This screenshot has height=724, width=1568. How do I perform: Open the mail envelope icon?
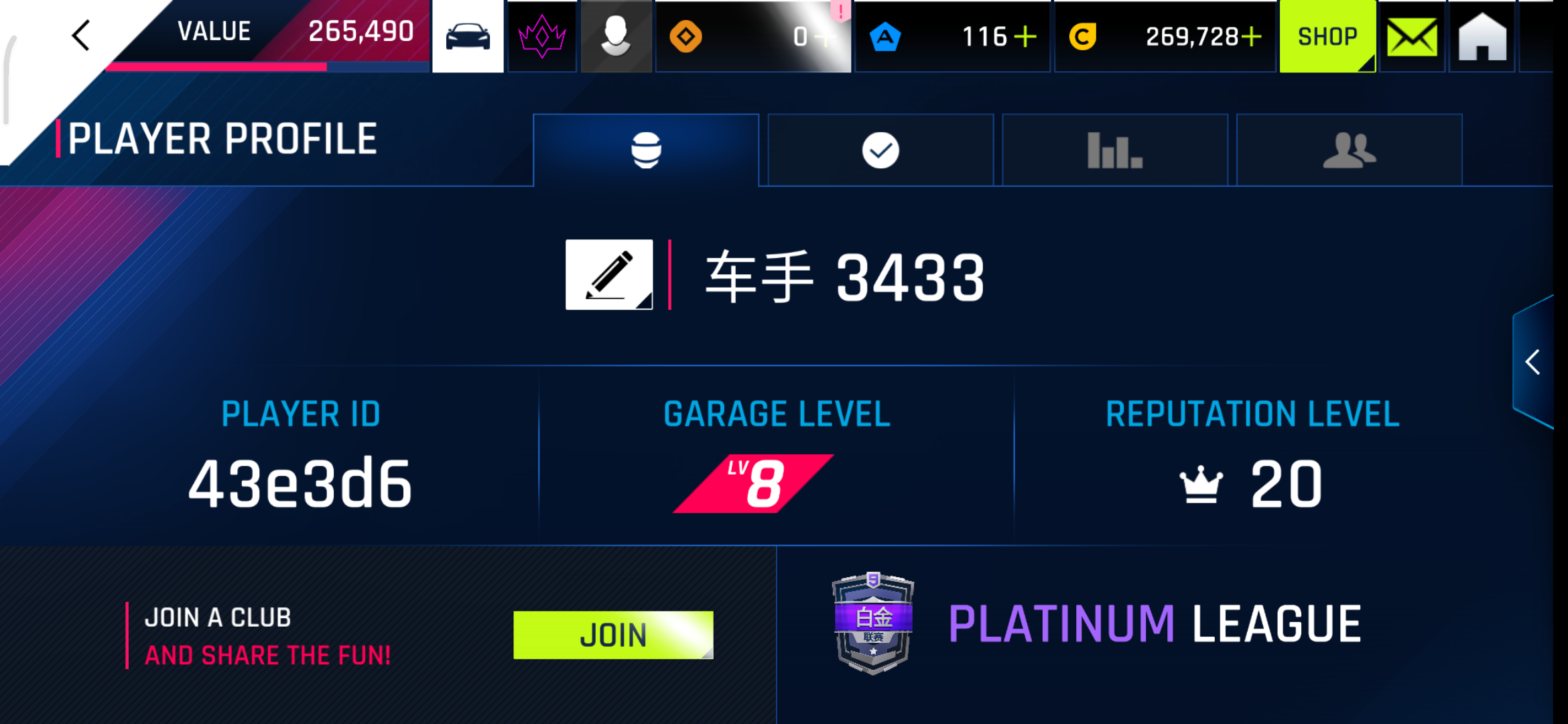[1411, 36]
